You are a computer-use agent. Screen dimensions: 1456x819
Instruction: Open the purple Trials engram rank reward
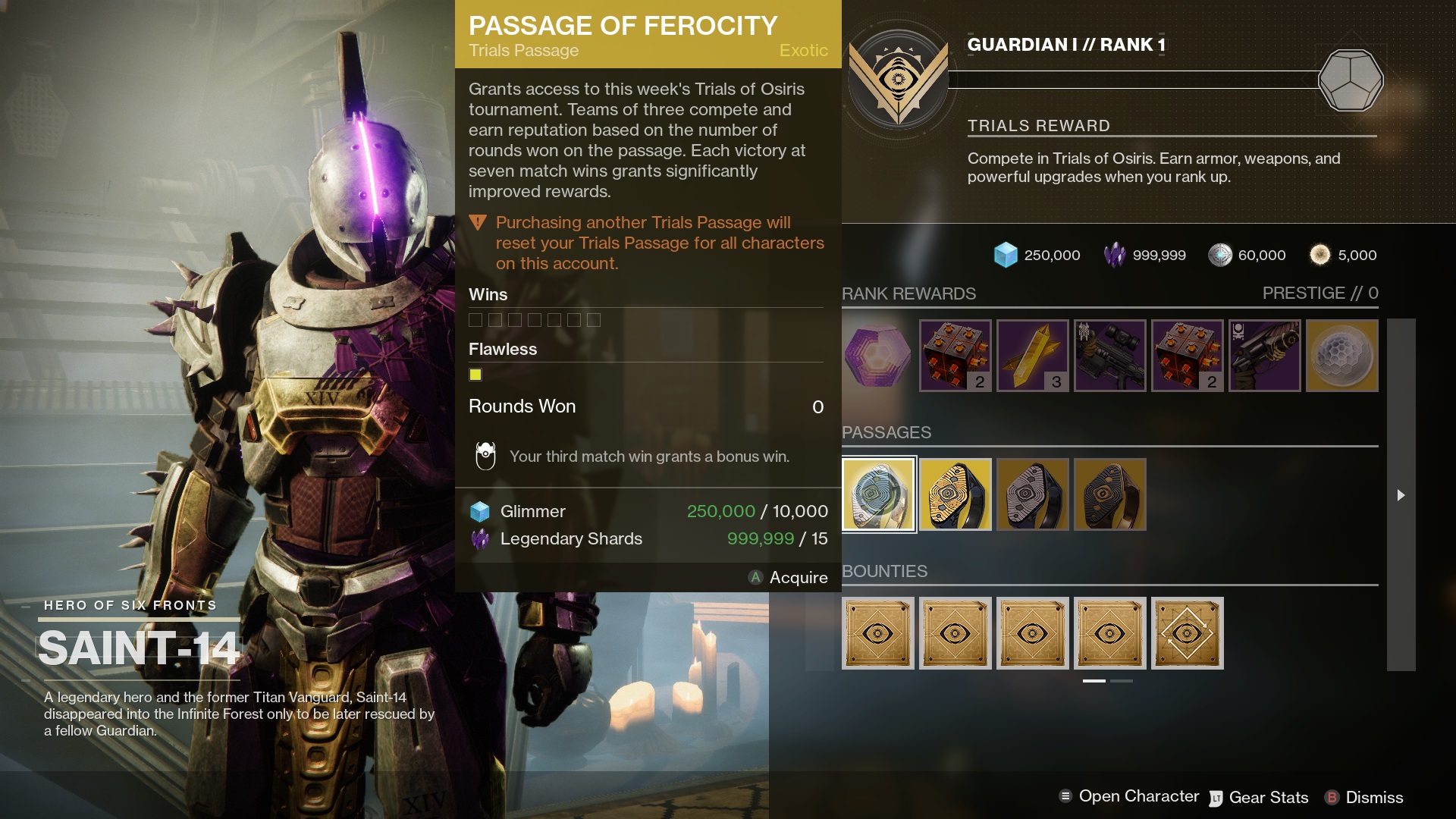(878, 356)
